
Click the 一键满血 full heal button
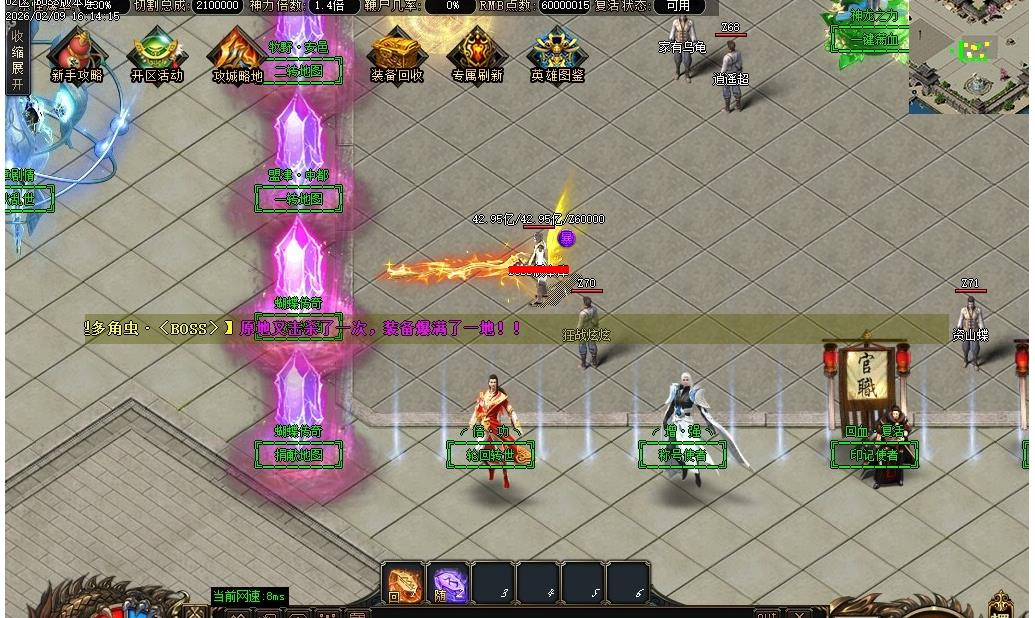point(873,40)
